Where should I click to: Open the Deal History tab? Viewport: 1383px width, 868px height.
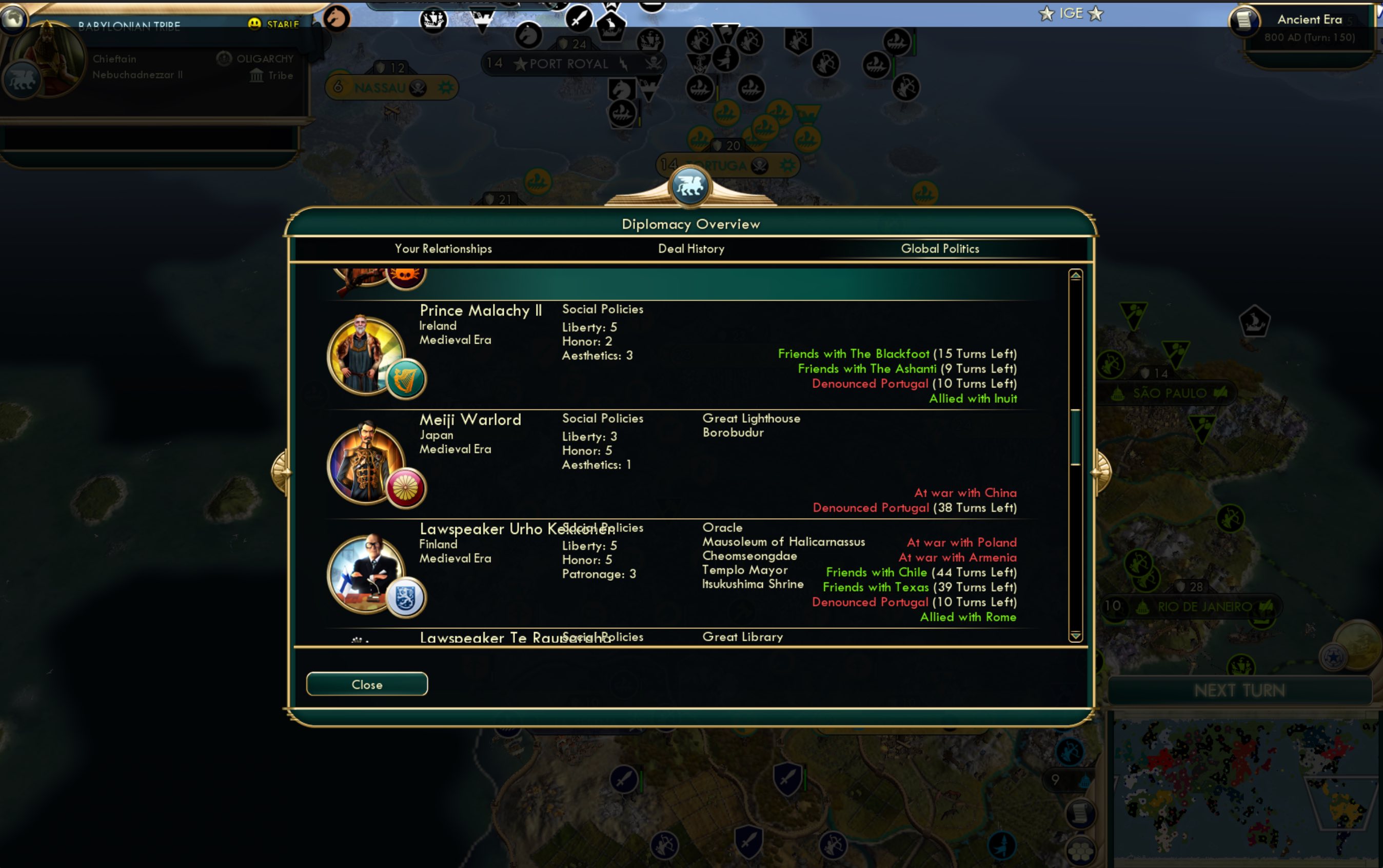click(690, 248)
